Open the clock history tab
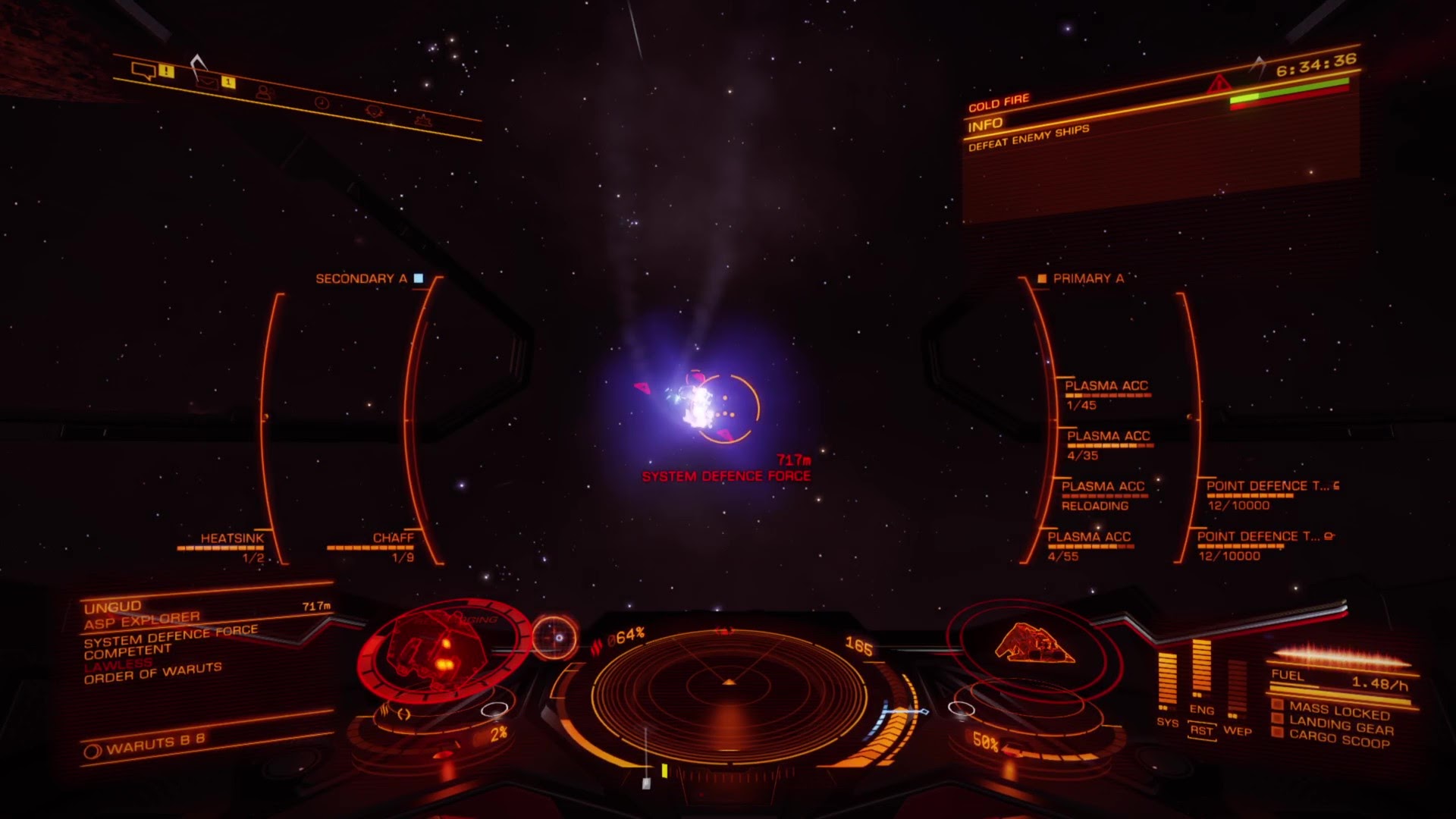The height and width of the screenshot is (819, 1456). [x=322, y=102]
